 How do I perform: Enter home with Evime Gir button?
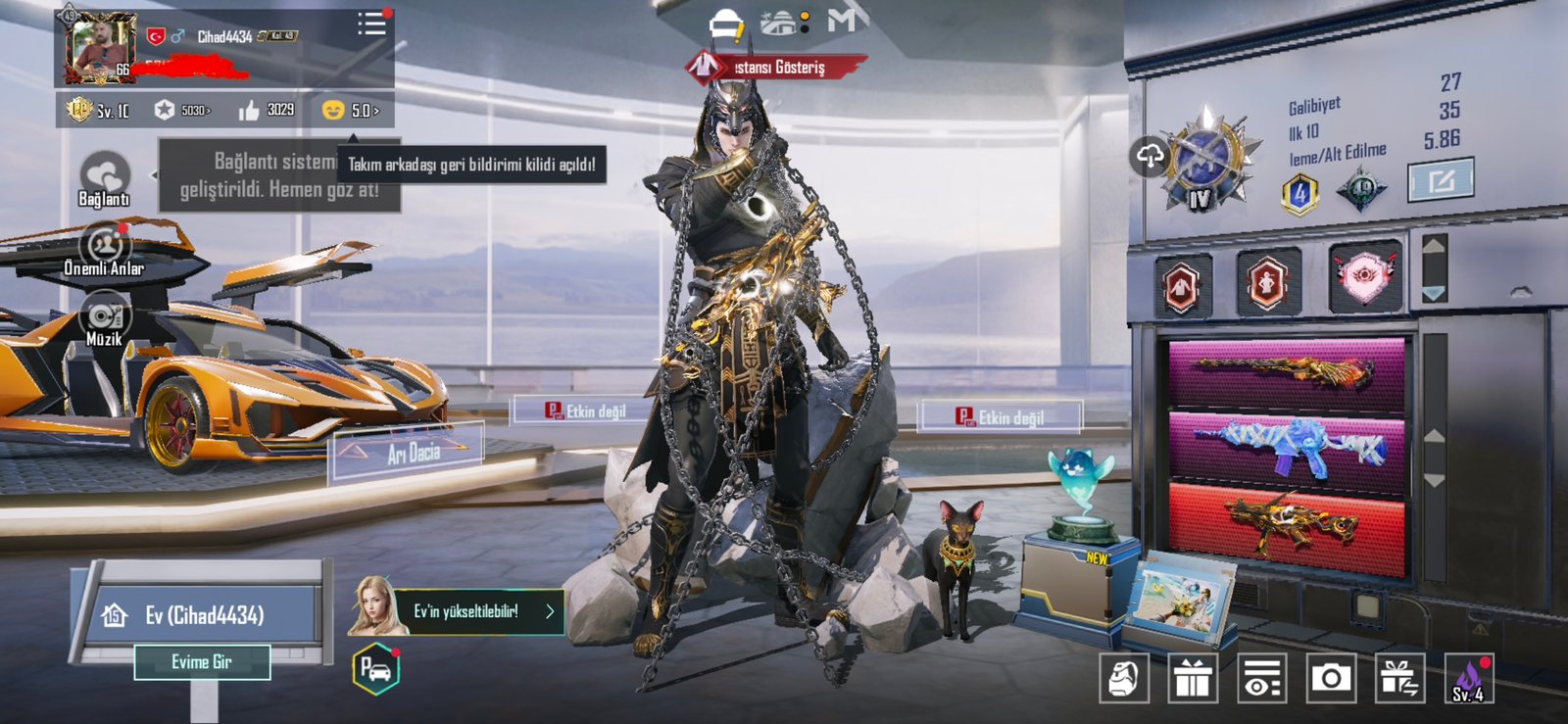202,662
